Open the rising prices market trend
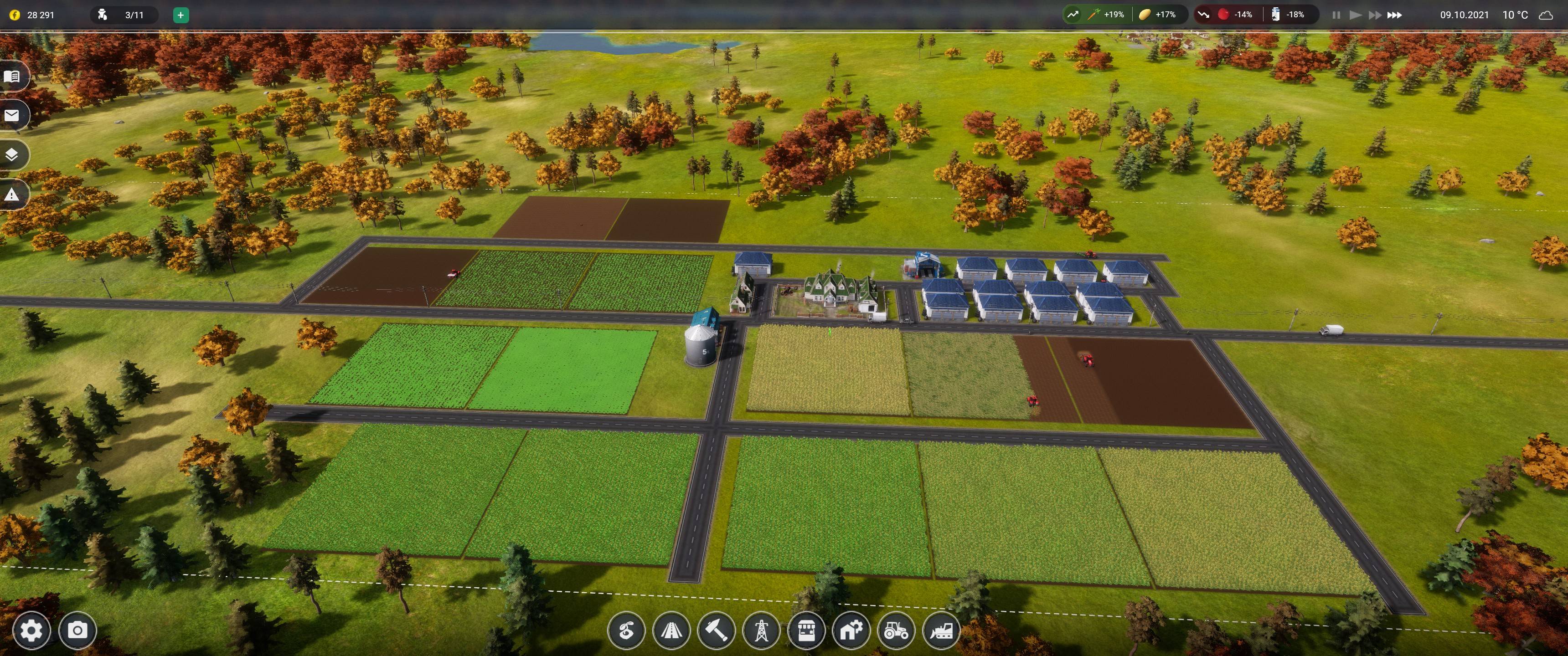 pos(1073,15)
